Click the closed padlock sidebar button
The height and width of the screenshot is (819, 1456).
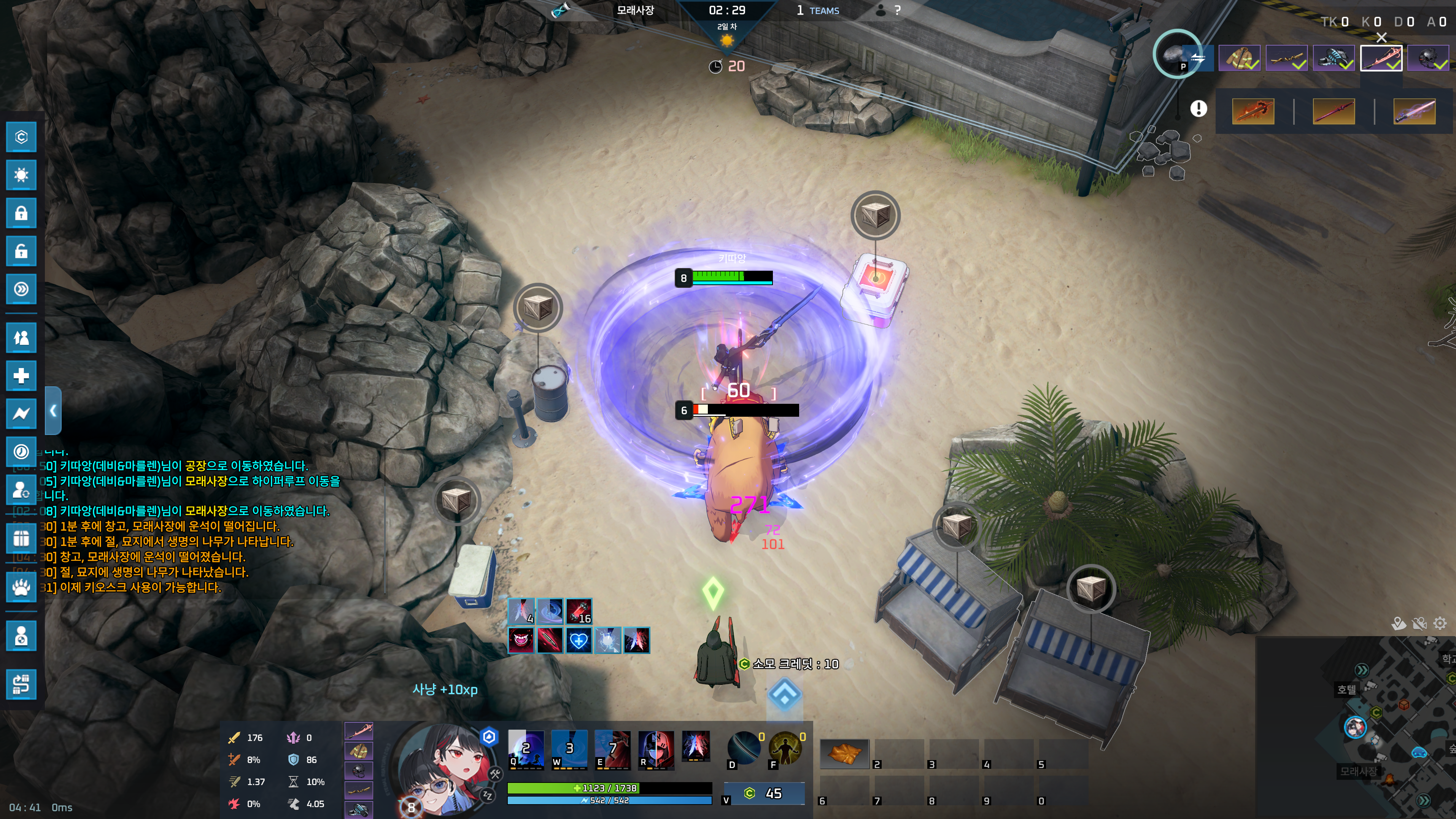(x=21, y=213)
